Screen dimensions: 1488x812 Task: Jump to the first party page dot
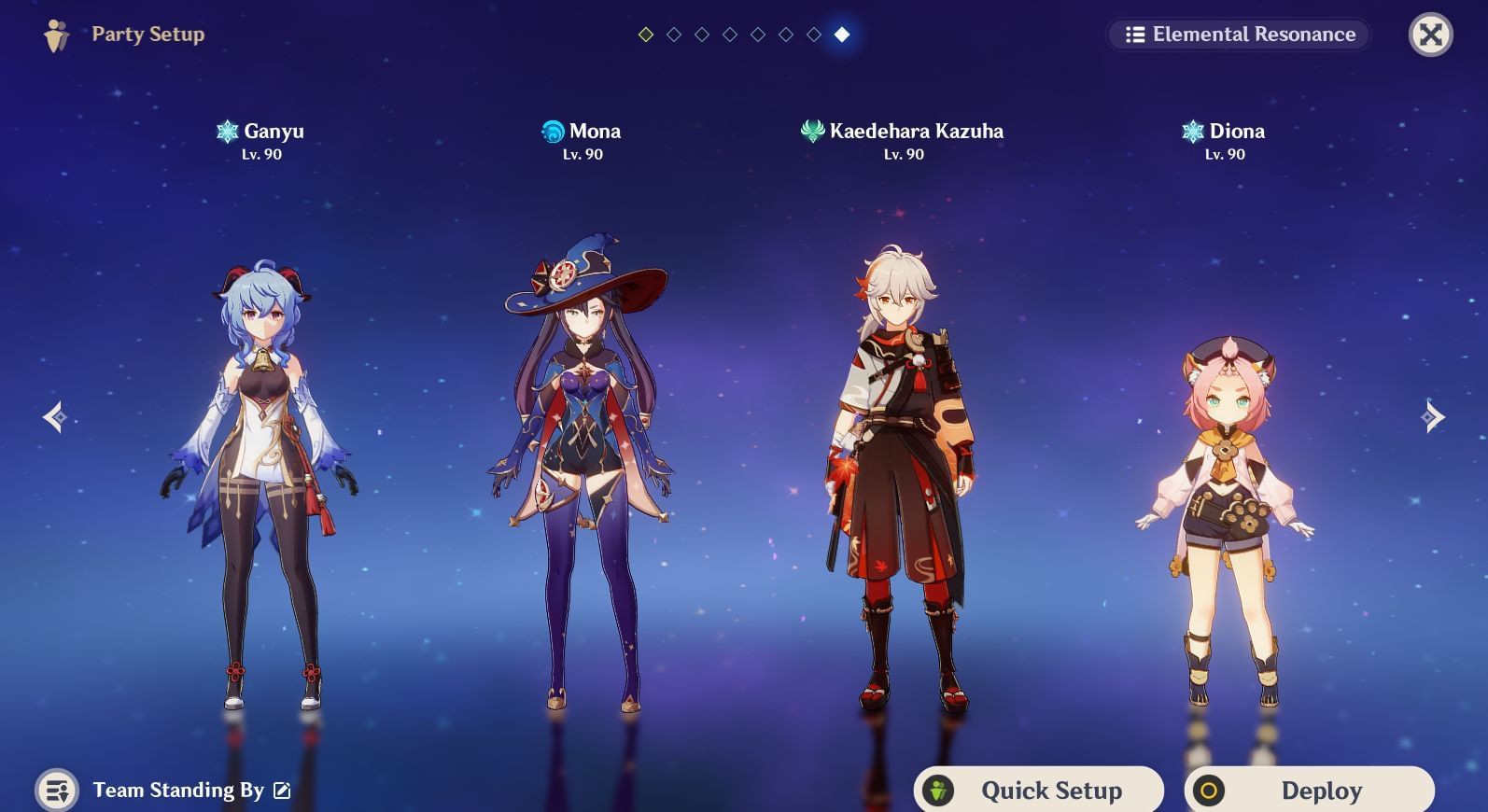[646, 35]
